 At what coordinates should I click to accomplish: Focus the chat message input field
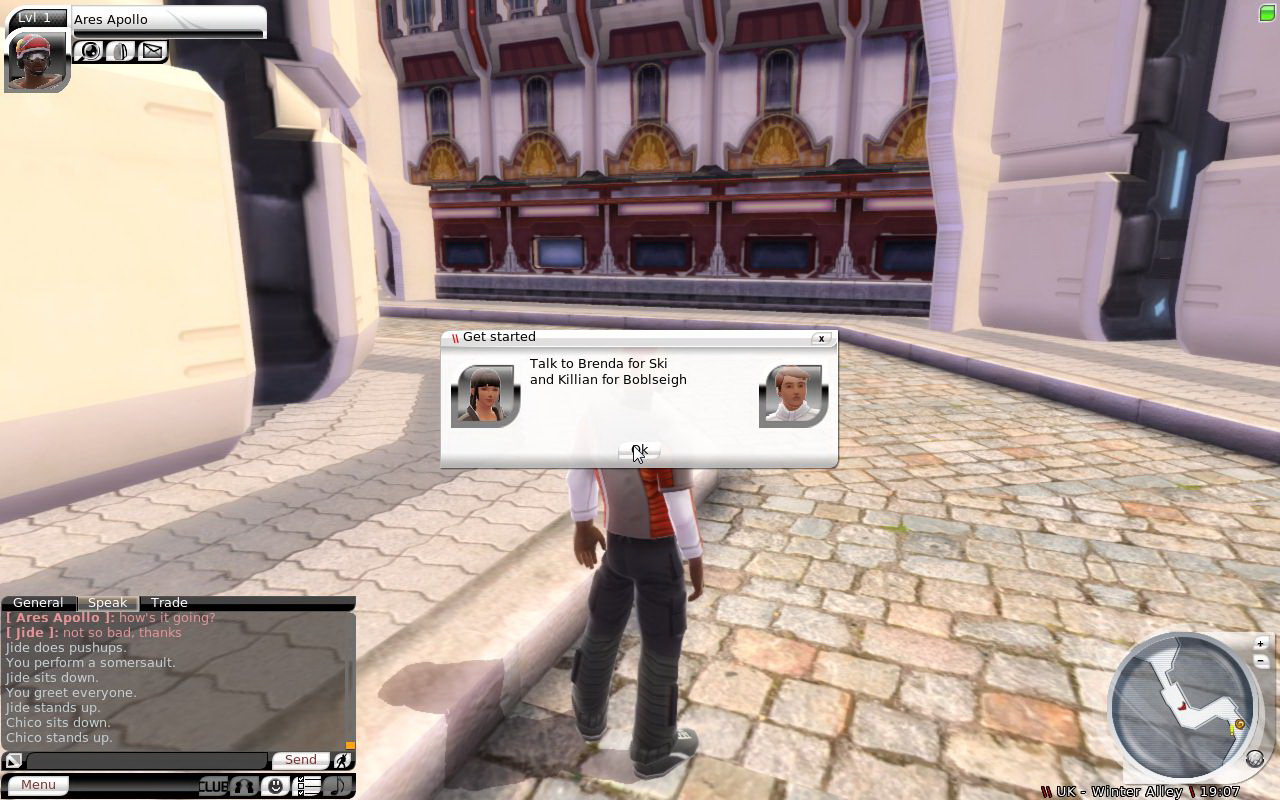(146, 761)
